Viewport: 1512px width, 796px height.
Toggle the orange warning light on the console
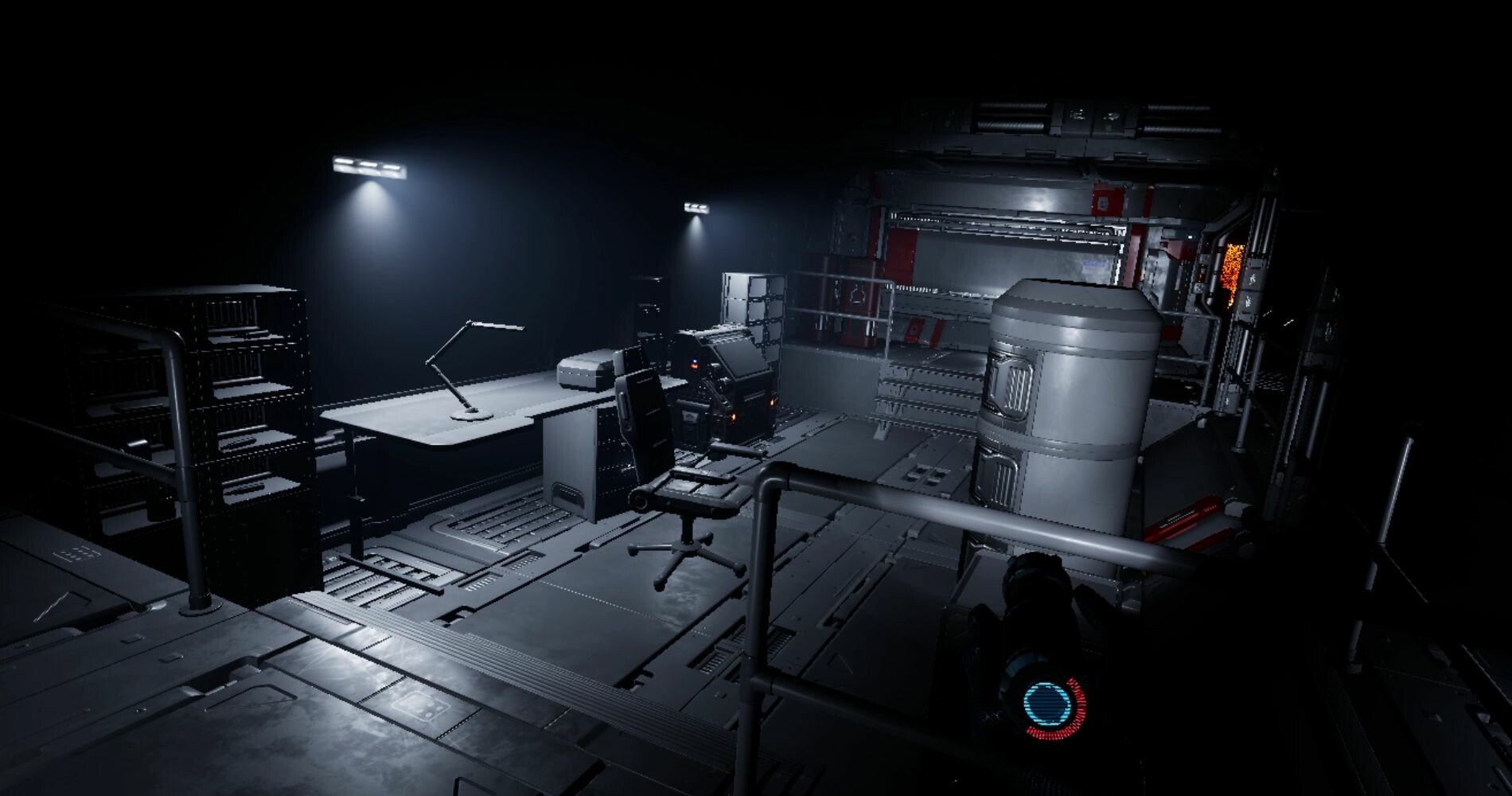(x=693, y=366)
